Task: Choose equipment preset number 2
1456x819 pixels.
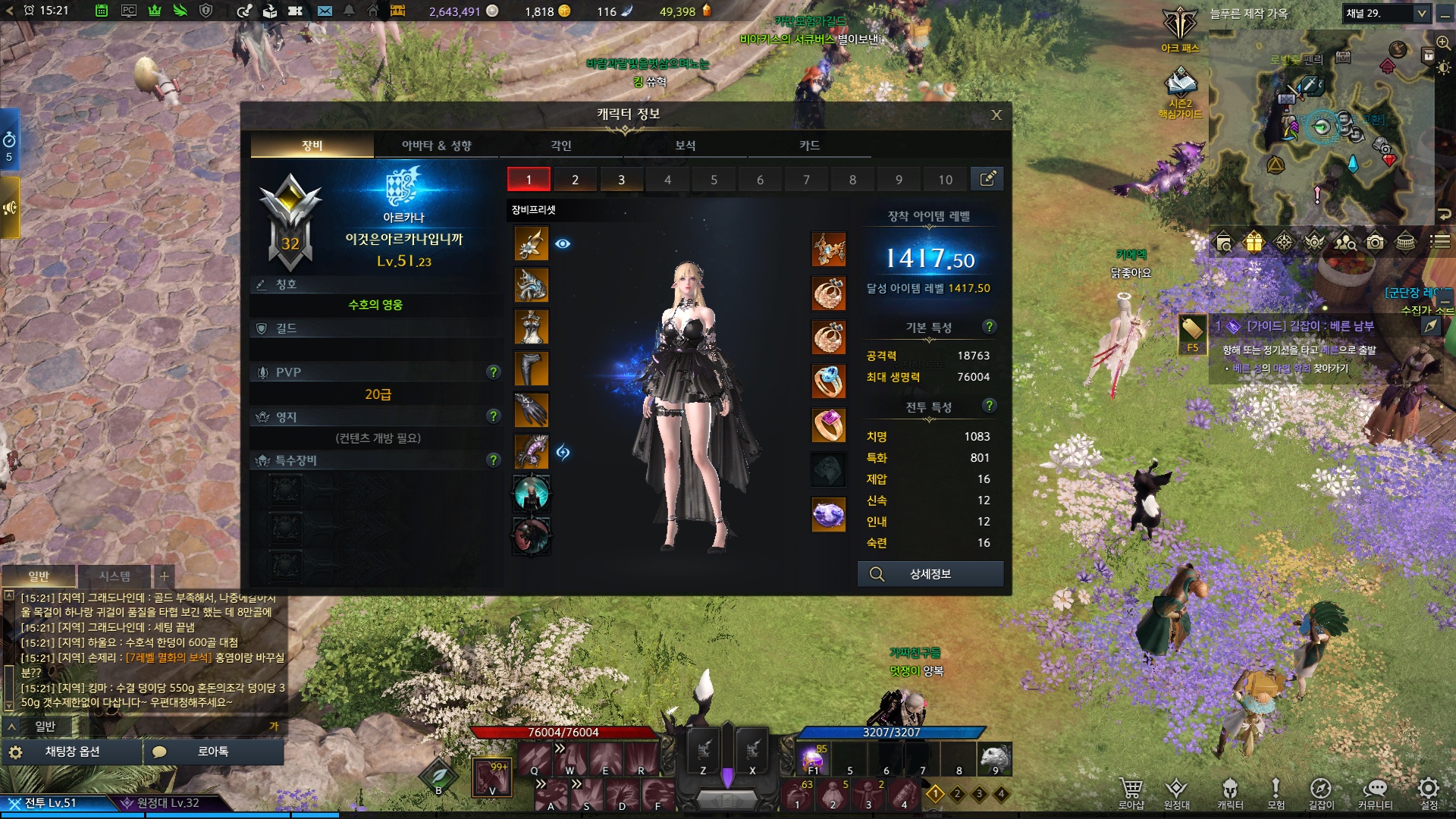Action: [575, 180]
